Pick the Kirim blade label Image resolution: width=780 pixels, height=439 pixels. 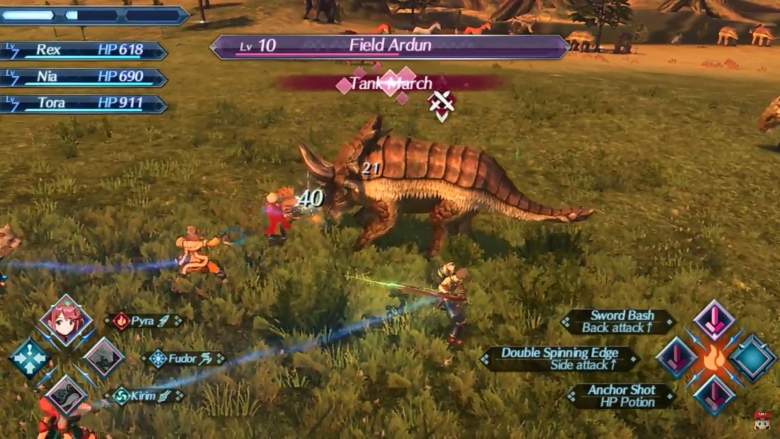(146, 396)
